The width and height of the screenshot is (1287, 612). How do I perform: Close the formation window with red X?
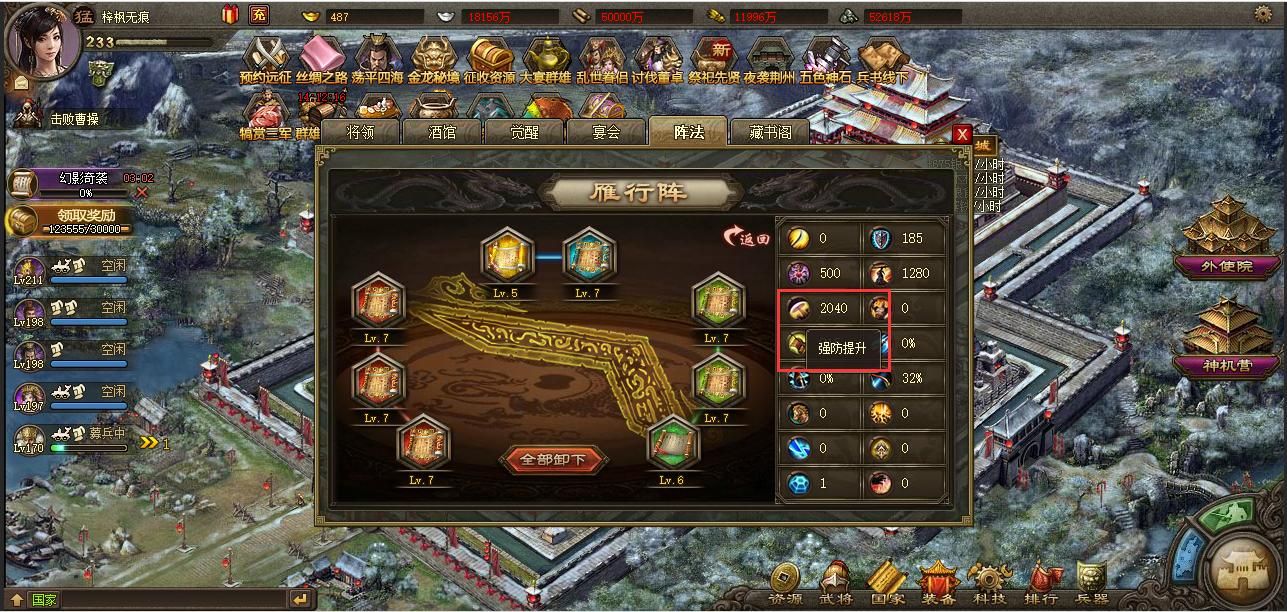[x=962, y=134]
